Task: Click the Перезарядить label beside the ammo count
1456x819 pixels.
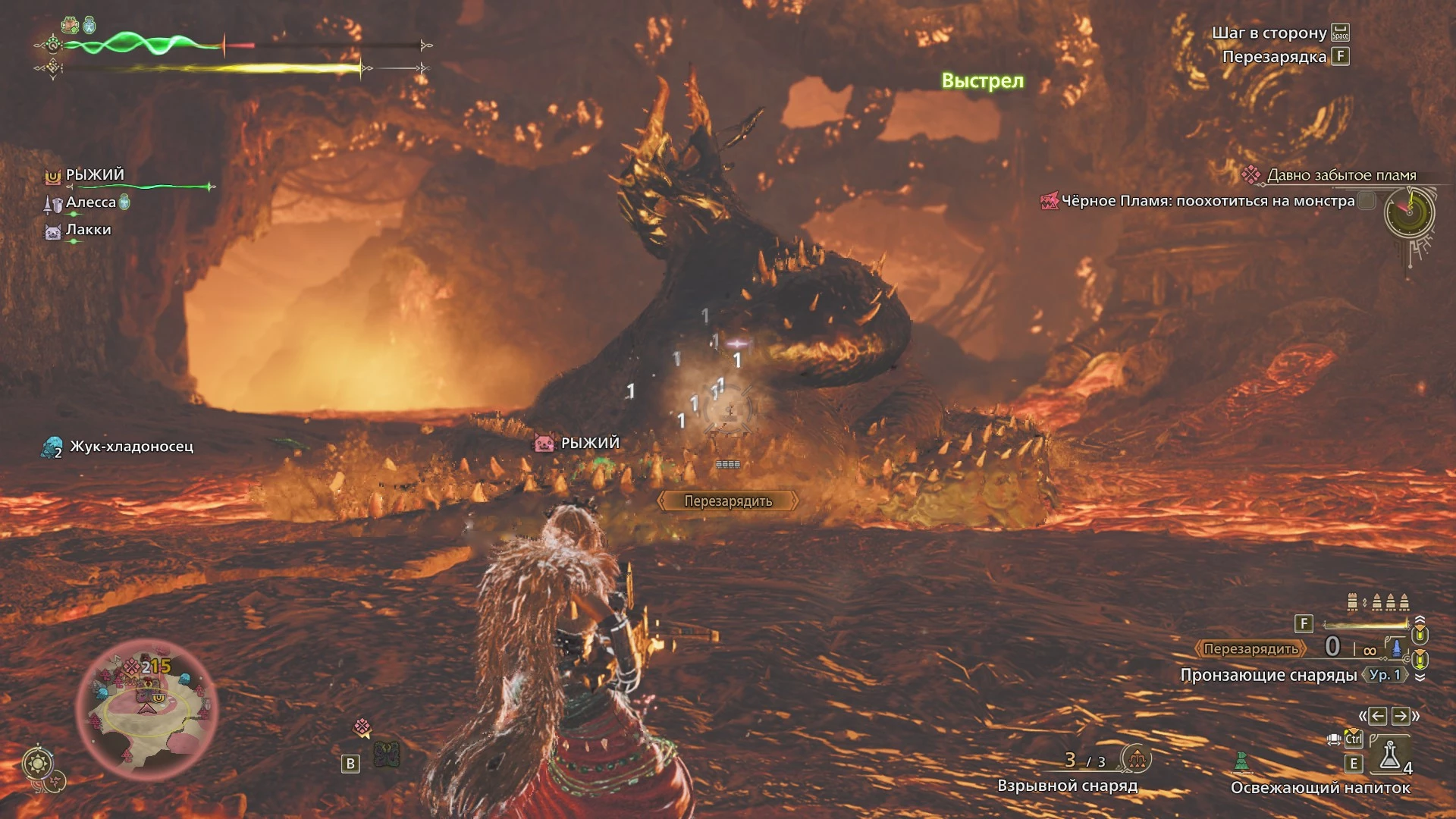Action: point(1250,649)
